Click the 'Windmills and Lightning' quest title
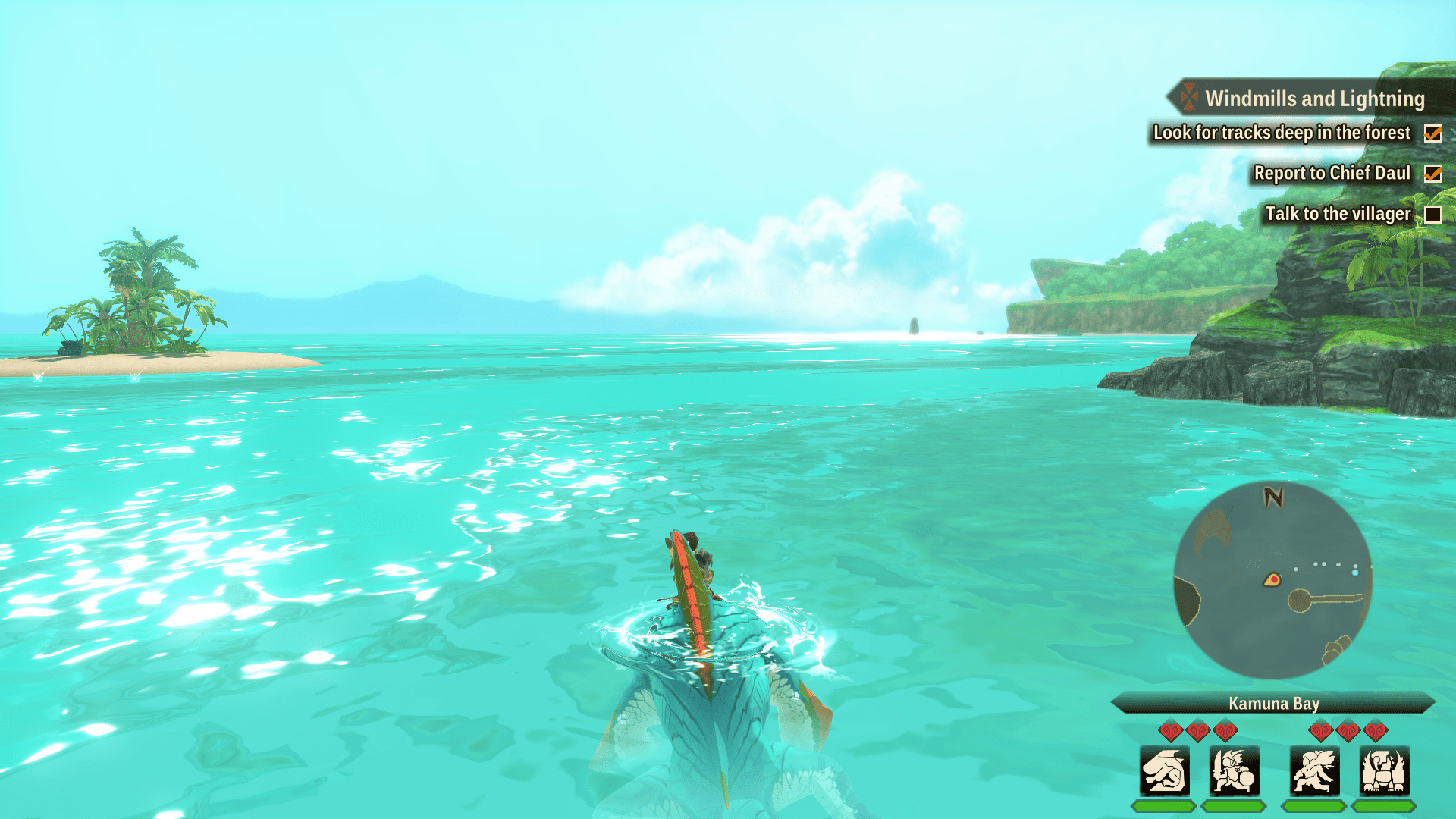Screen dimensions: 1456x819 pyautogui.click(x=1316, y=99)
